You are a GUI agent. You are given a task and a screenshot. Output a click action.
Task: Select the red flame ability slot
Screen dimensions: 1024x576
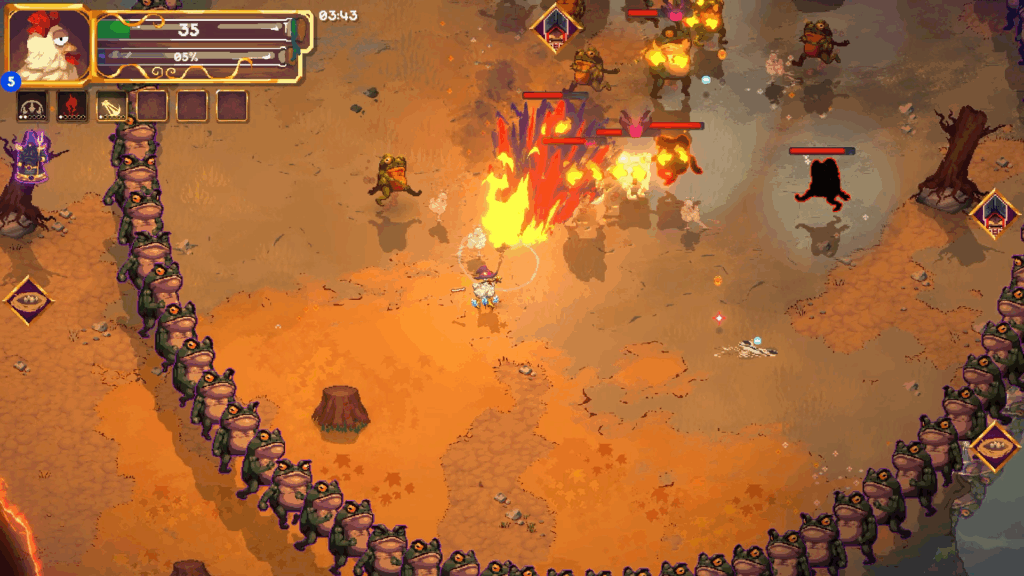[x=72, y=105]
